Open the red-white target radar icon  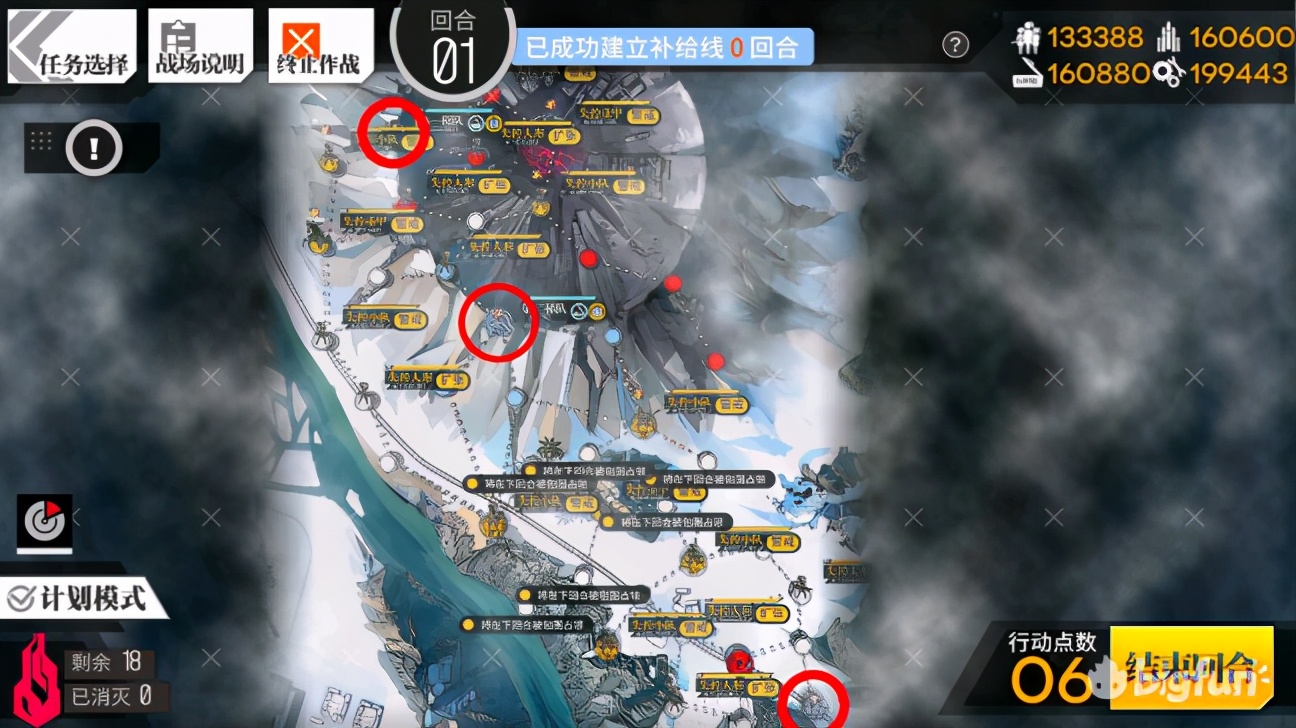point(45,520)
